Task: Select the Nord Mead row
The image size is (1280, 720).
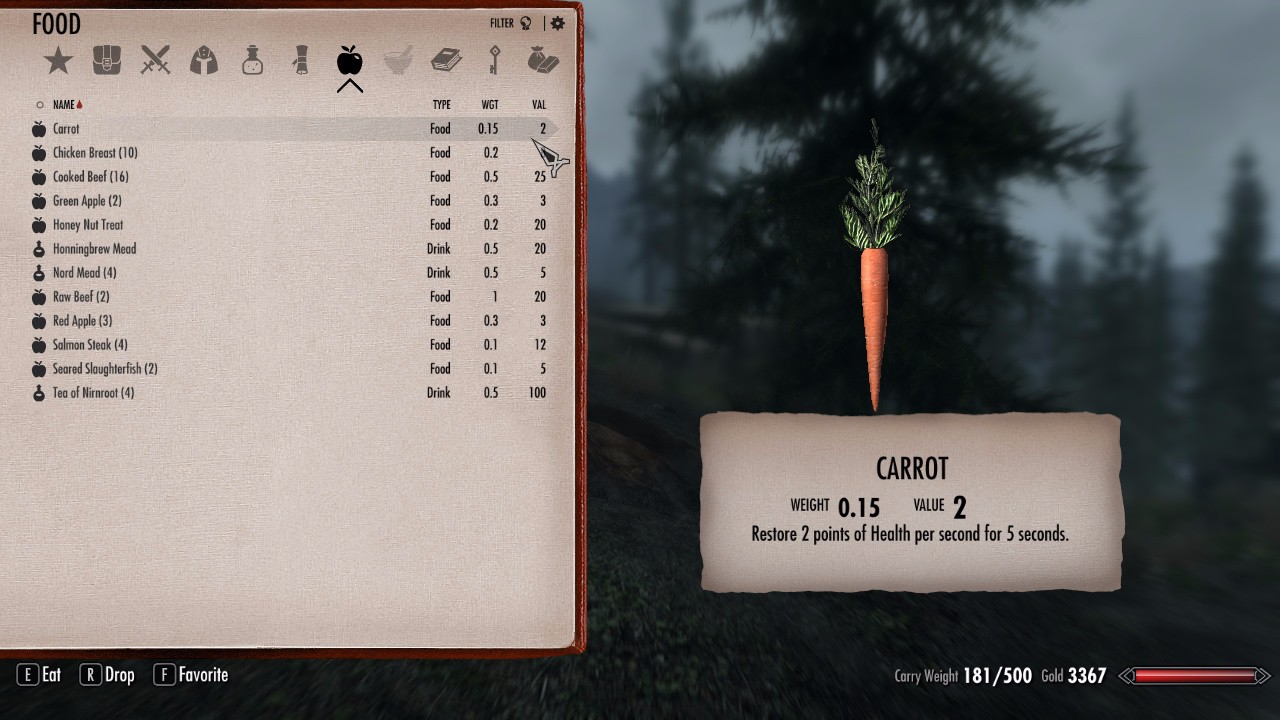Action: 84,273
